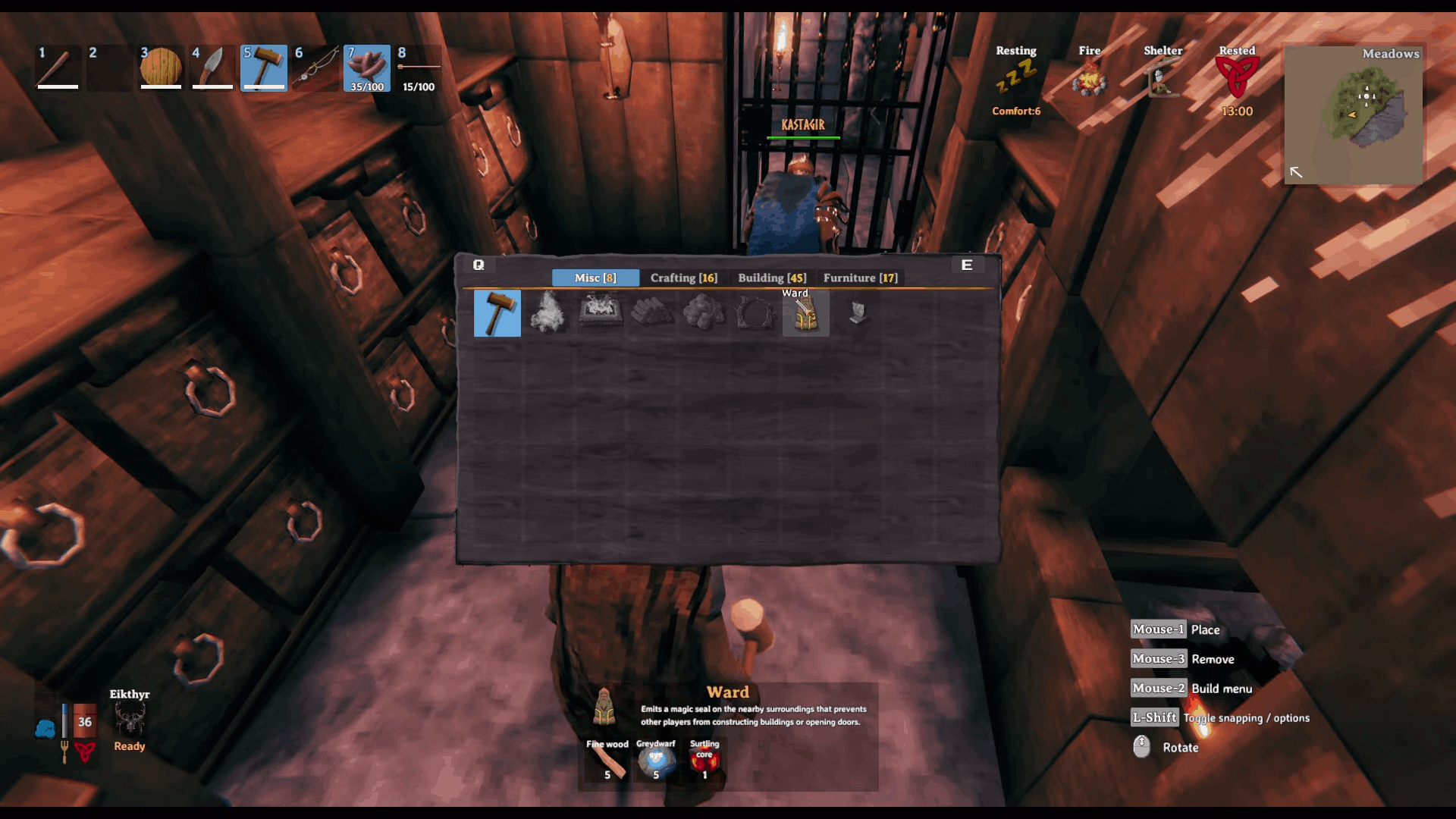Click the E next-tab button
Image resolution: width=1456 pixels, height=819 pixels.
point(967,265)
